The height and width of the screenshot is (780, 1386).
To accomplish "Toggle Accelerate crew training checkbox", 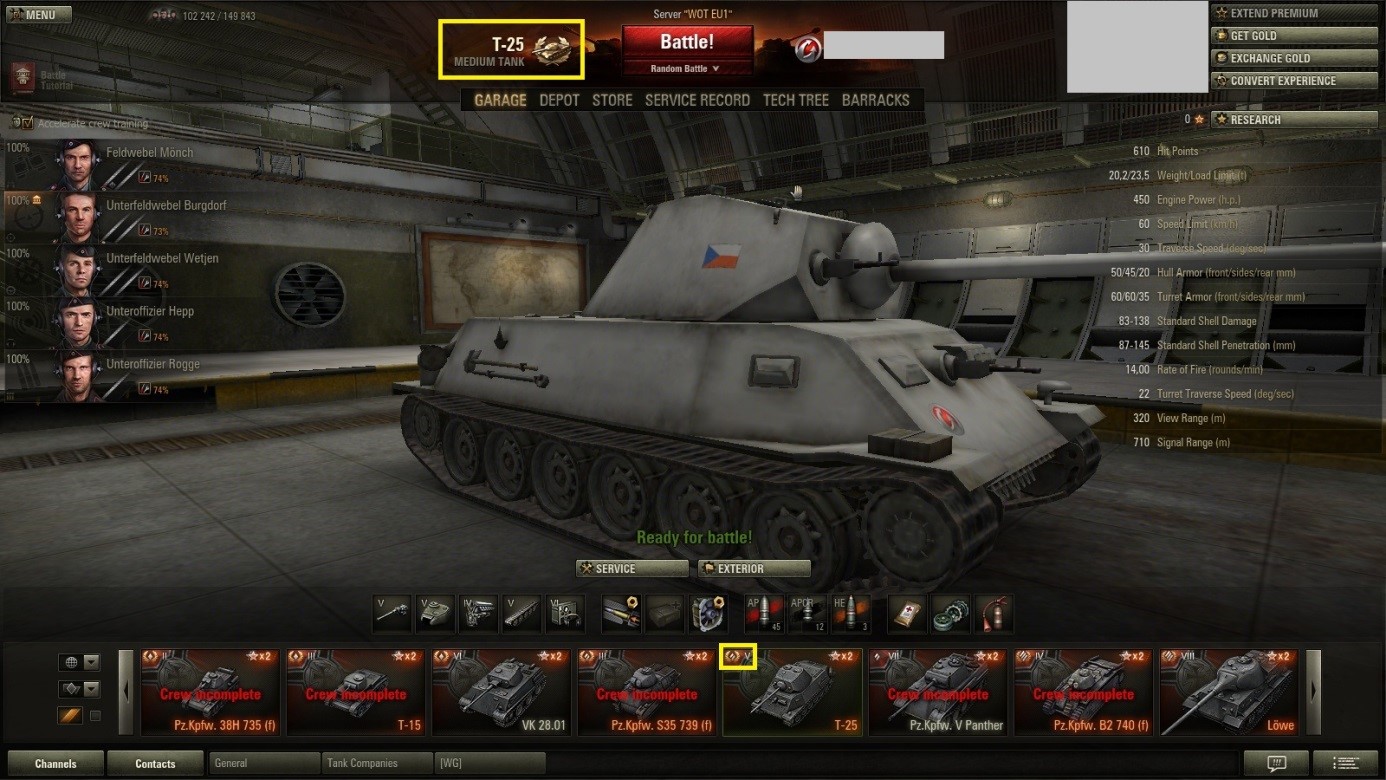I will 22,123.
